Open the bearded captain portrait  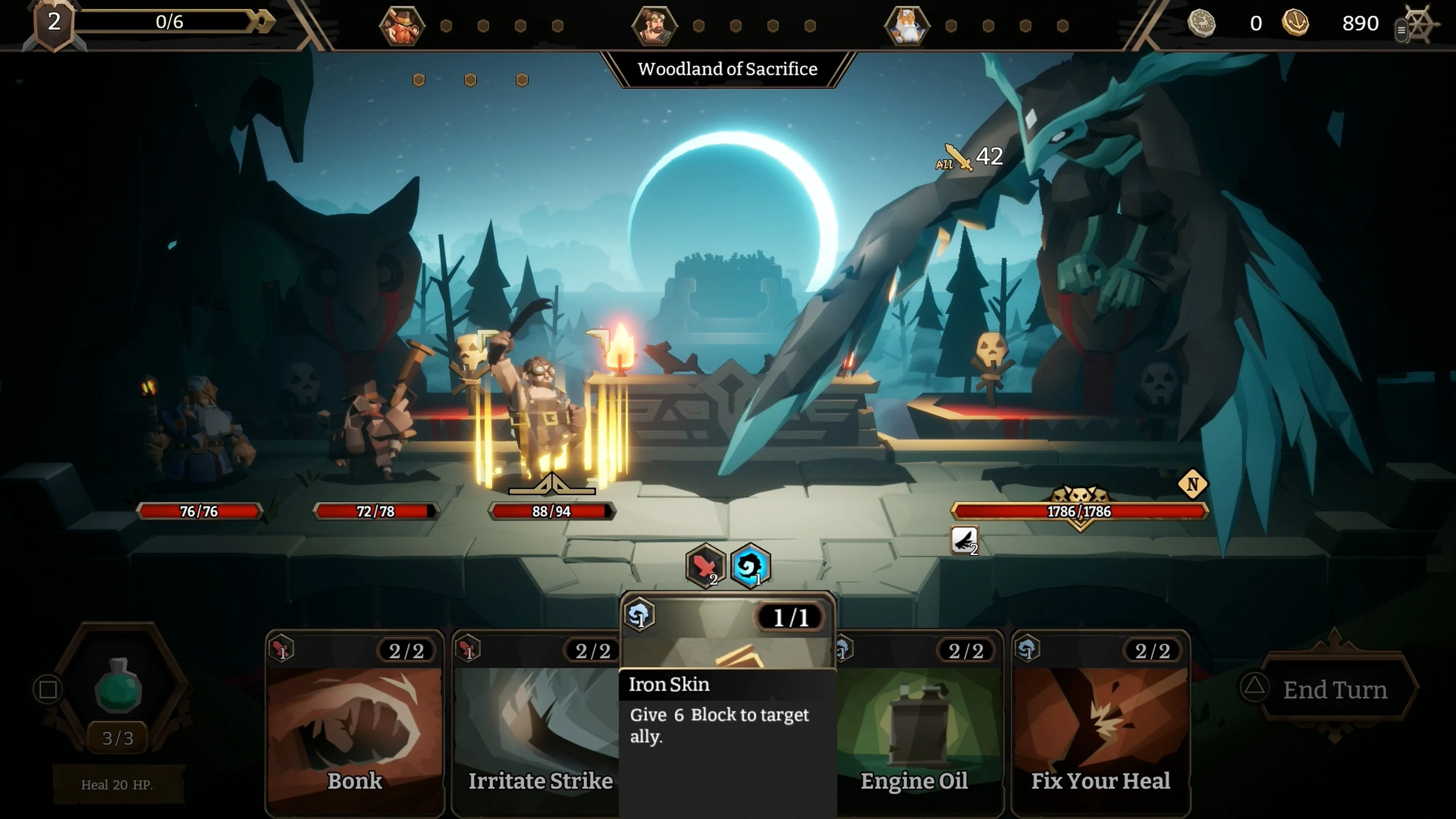tap(656, 25)
